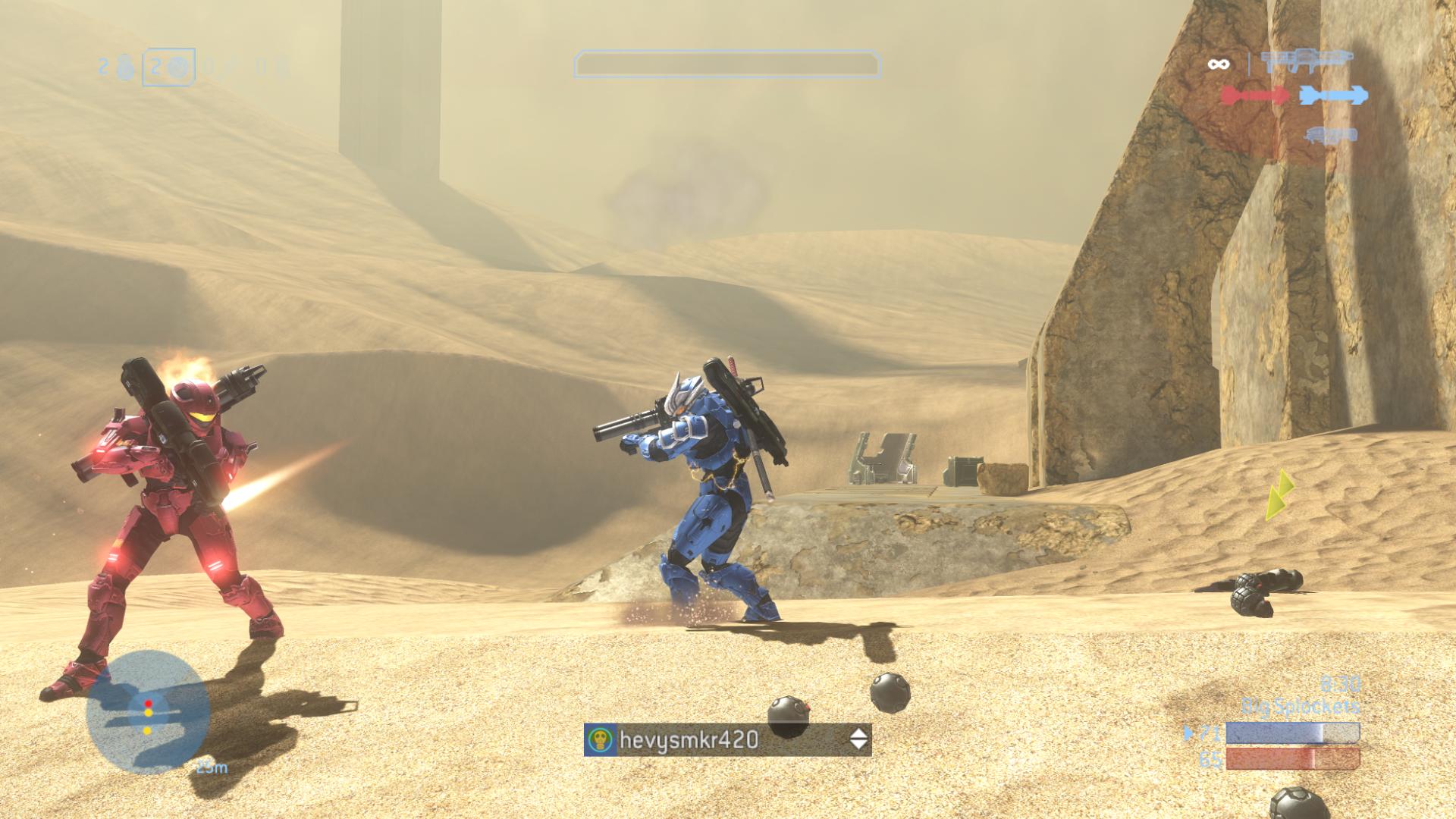Select the frag grenade icon
Viewport: 1456px width, 819px height.
(x=127, y=68)
